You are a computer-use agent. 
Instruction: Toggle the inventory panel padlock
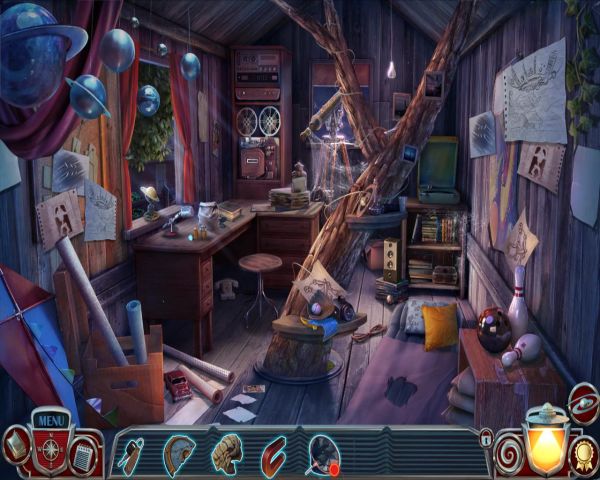pyautogui.click(x=486, y=437)
